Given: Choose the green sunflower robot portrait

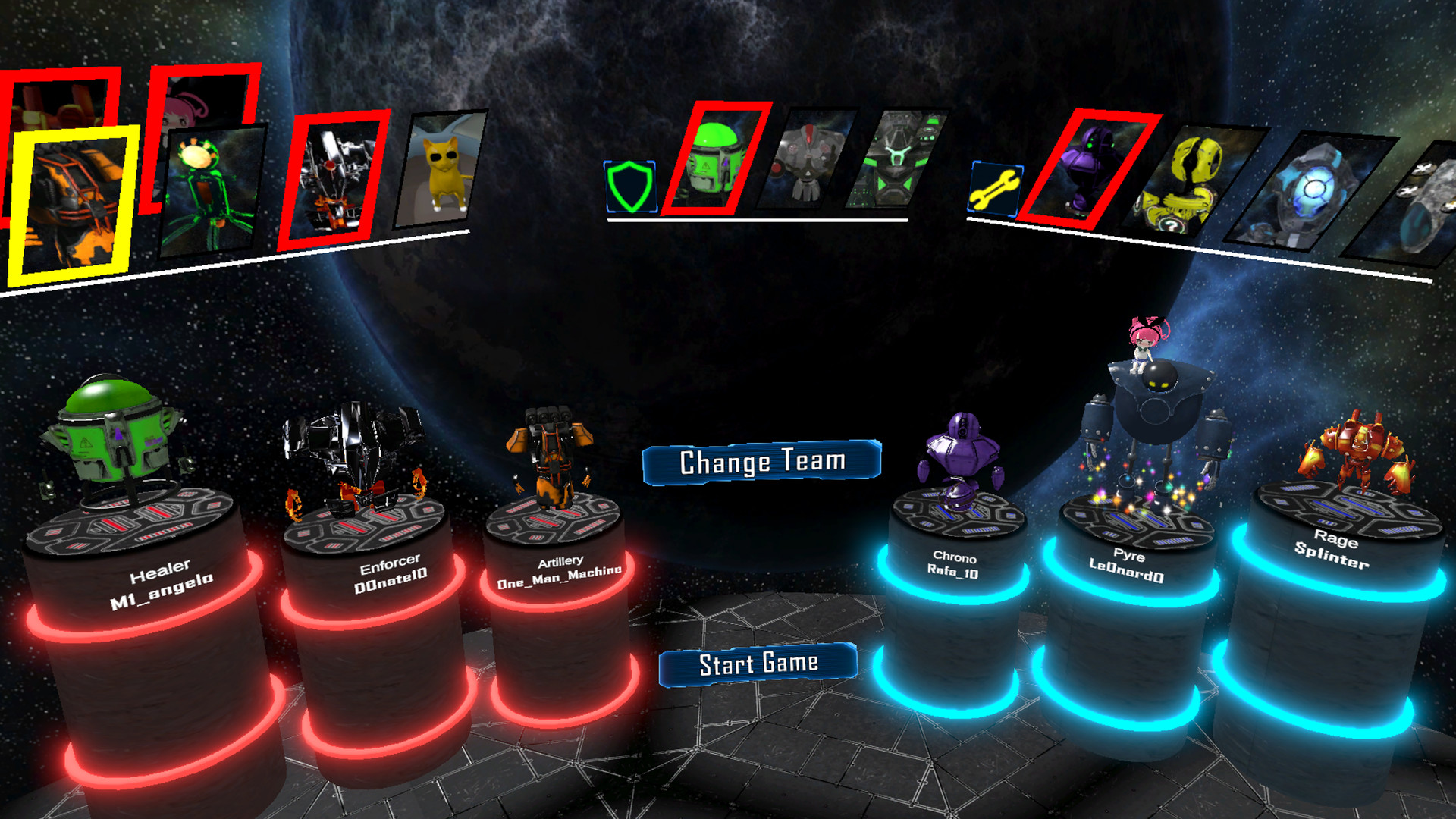Looking at the screenshot, I should pyautogui.click(x=211, y=190).
